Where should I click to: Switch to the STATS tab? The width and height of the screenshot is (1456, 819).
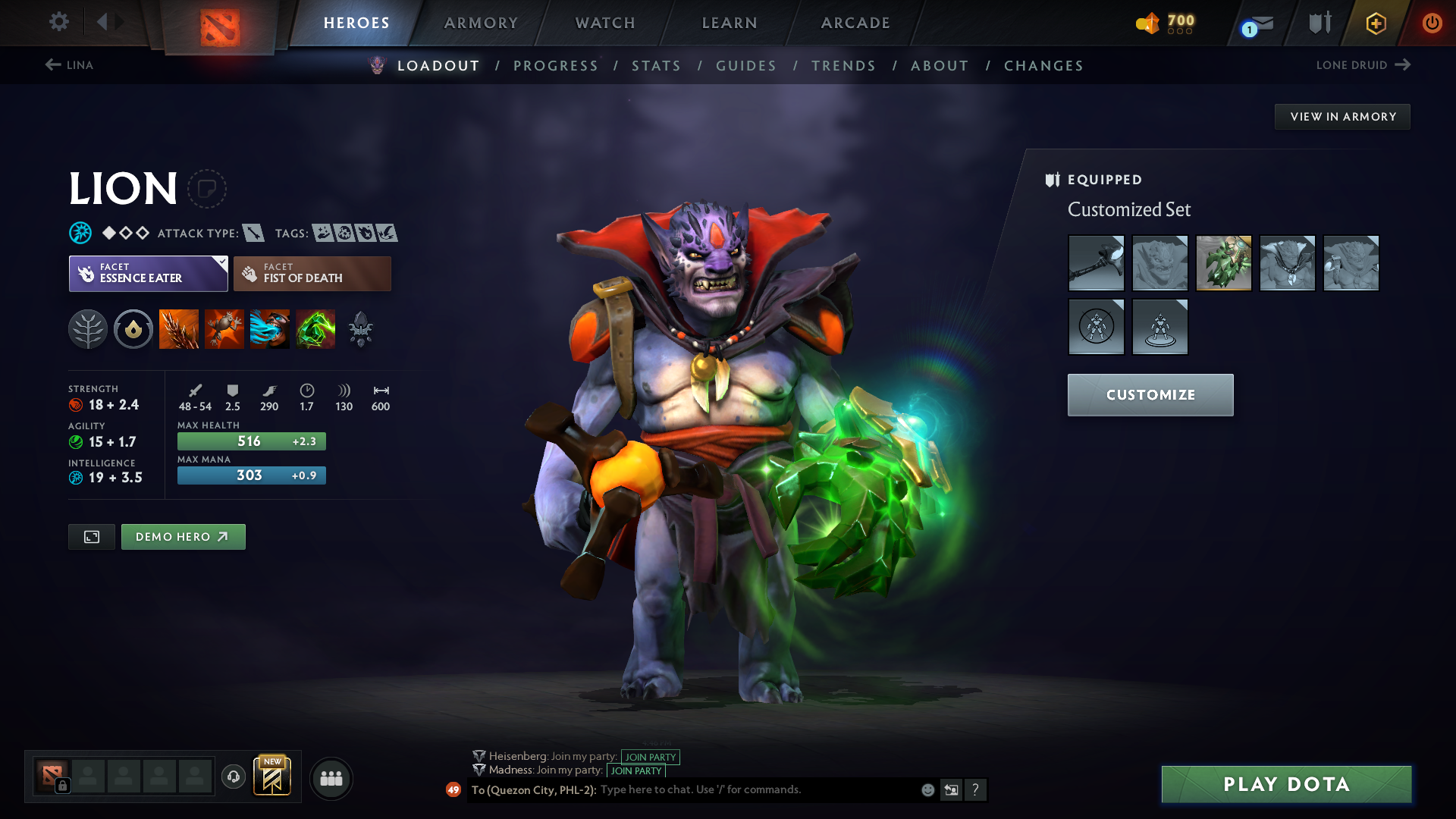coord(656,65)
